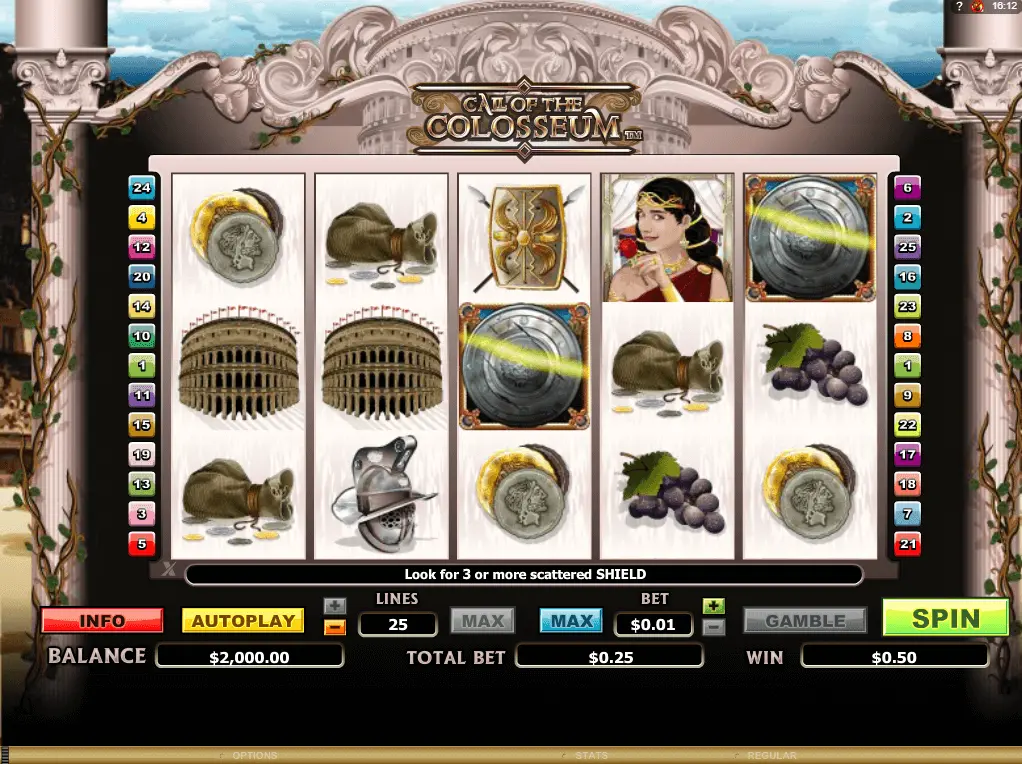1022x764 pixels.
Task: Choose payline 14 yellow marker
Action: (141, 306)
